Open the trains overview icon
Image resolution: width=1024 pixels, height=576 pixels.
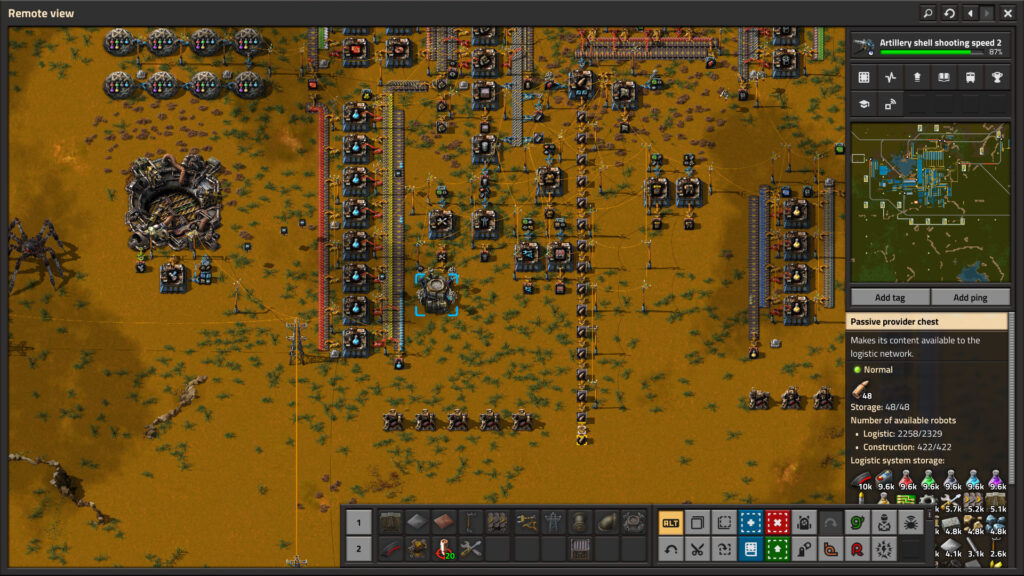point(969,77)
